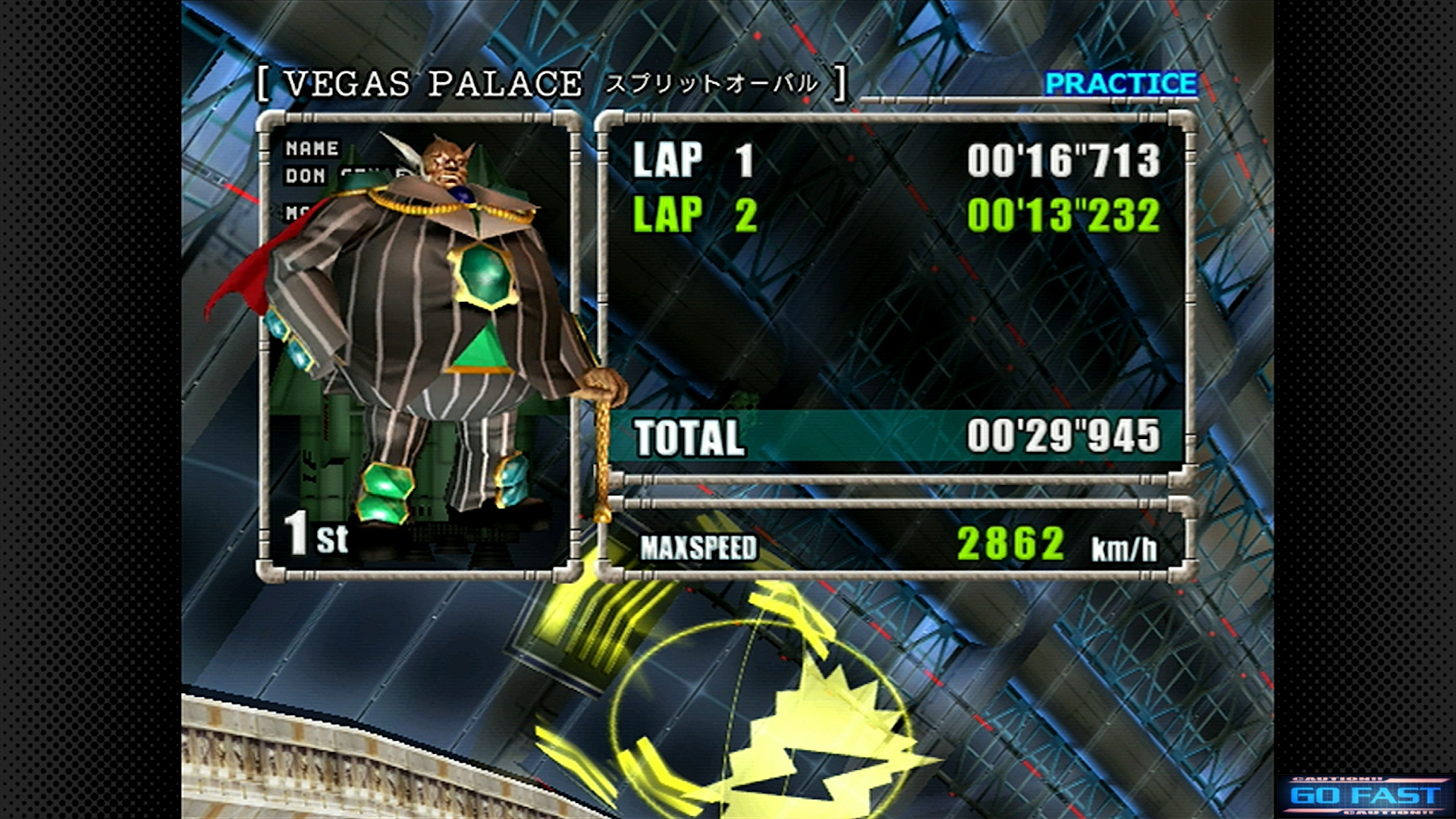Select the Don Genie pilot result card
The image size is (1456, 819).
pyautogui.click(x=419, y=347)
